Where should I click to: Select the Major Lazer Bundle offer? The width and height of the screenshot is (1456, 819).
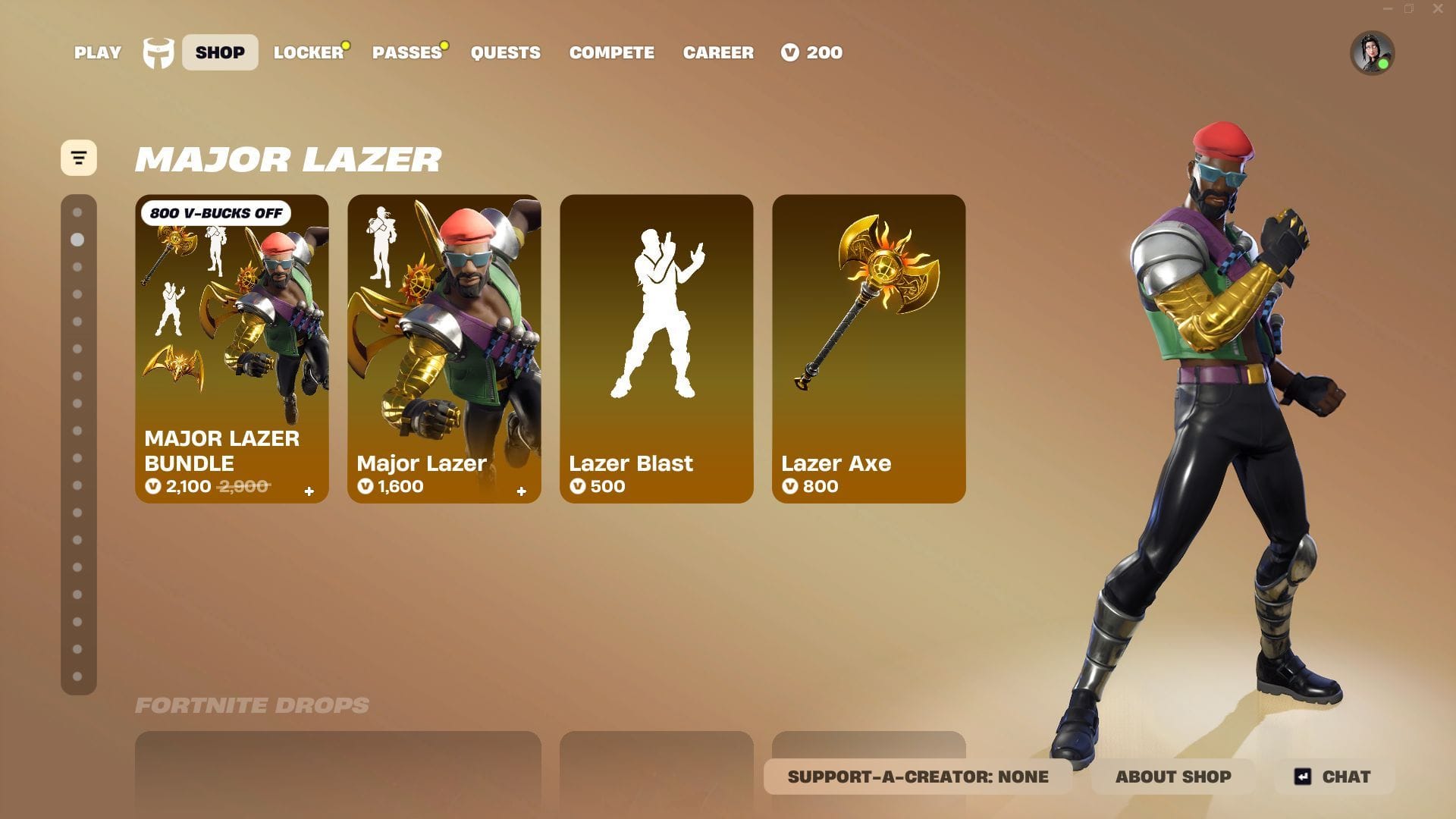click(232, 349)
